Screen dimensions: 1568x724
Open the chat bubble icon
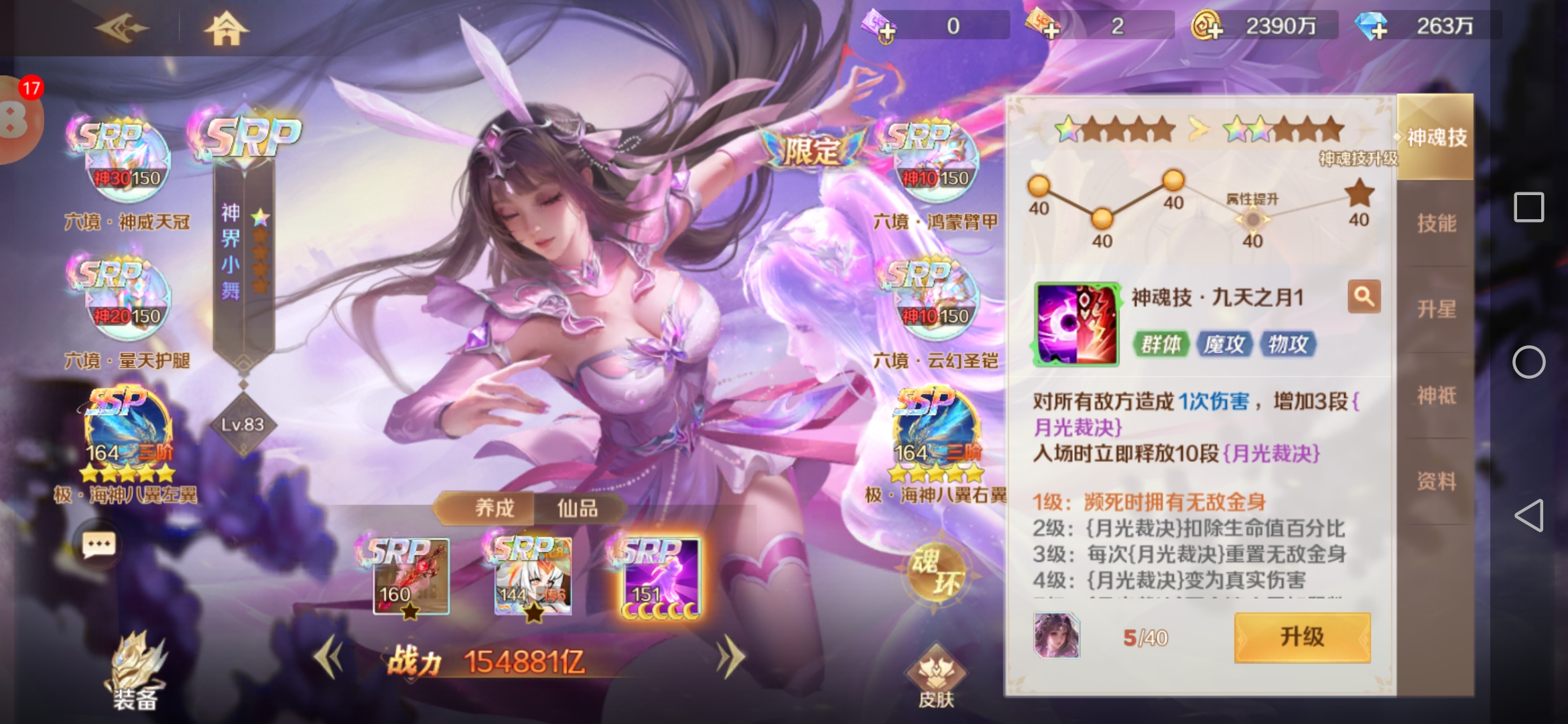99,544
